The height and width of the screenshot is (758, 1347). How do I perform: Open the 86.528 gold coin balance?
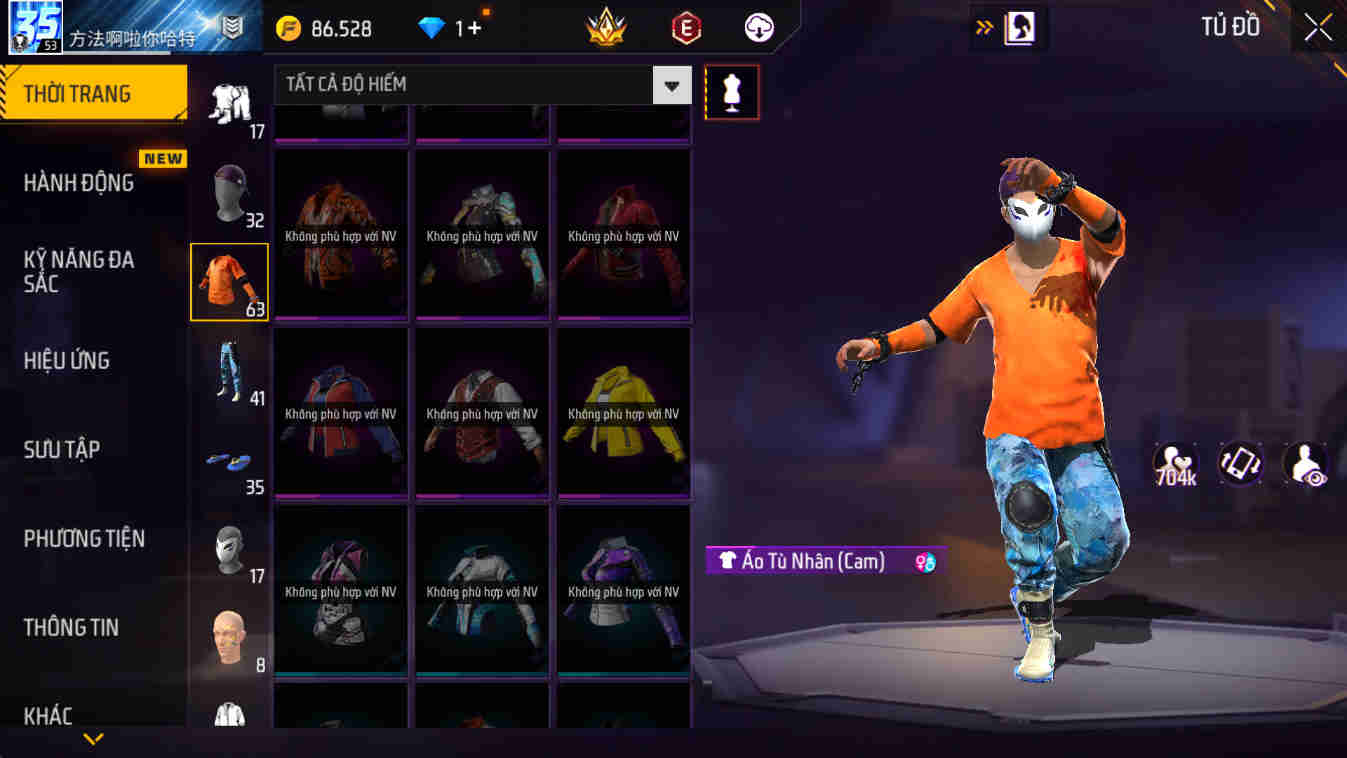coord(320,27)
